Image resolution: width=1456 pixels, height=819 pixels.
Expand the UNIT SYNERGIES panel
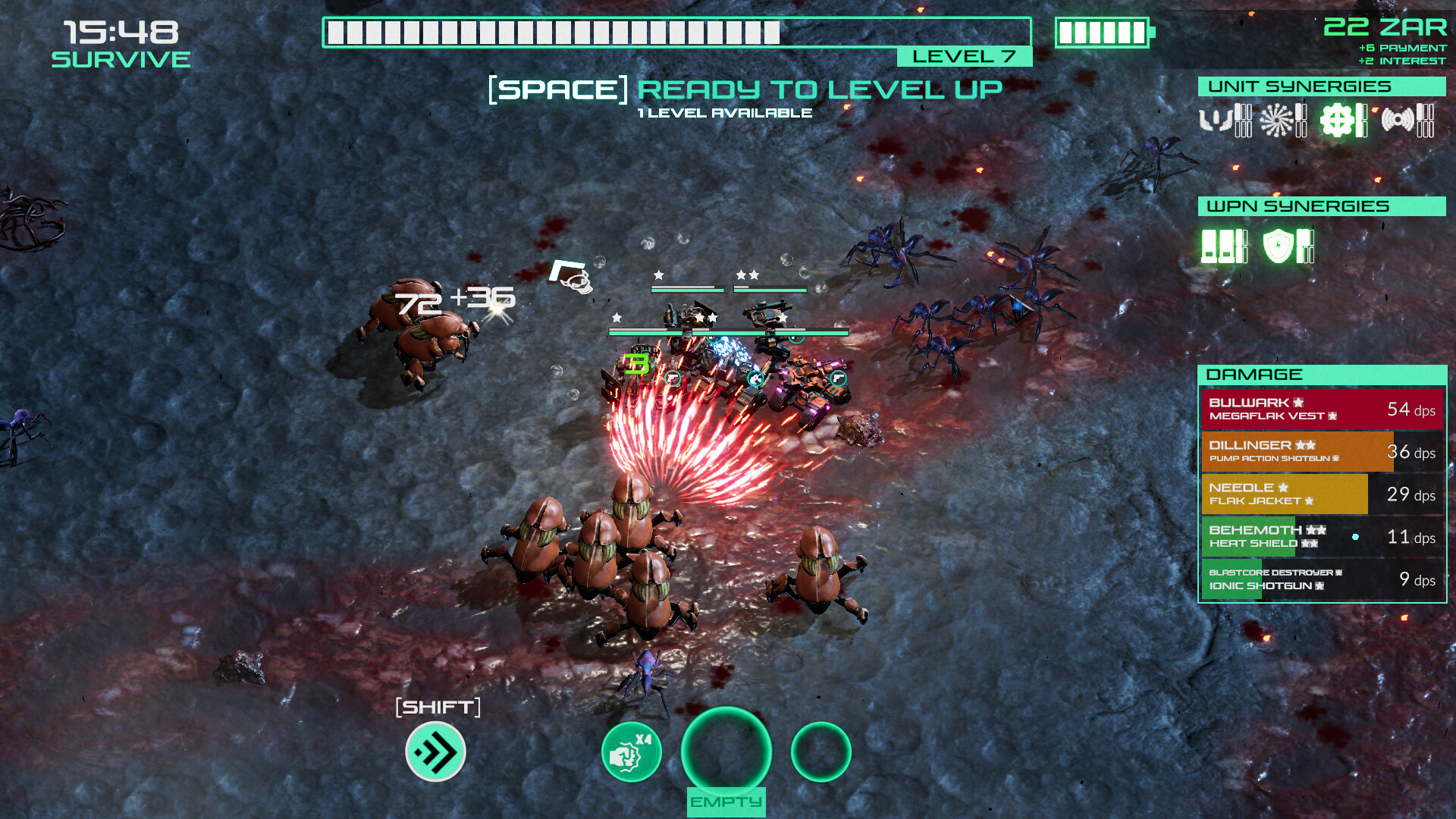tap(1319, 86)
